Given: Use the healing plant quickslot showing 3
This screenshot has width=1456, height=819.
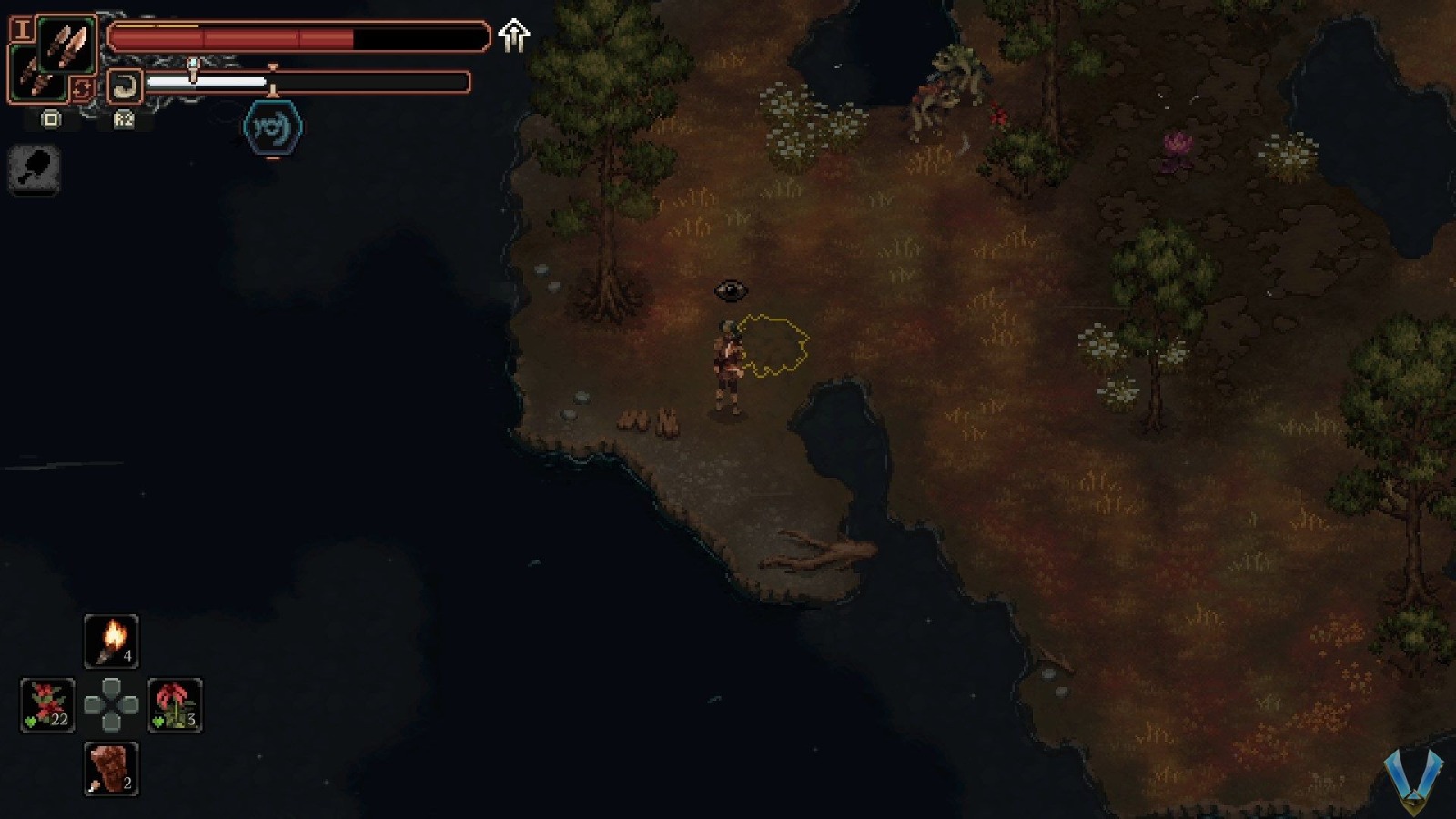Looking at the screenshot, I should click(x=173, y=705).
